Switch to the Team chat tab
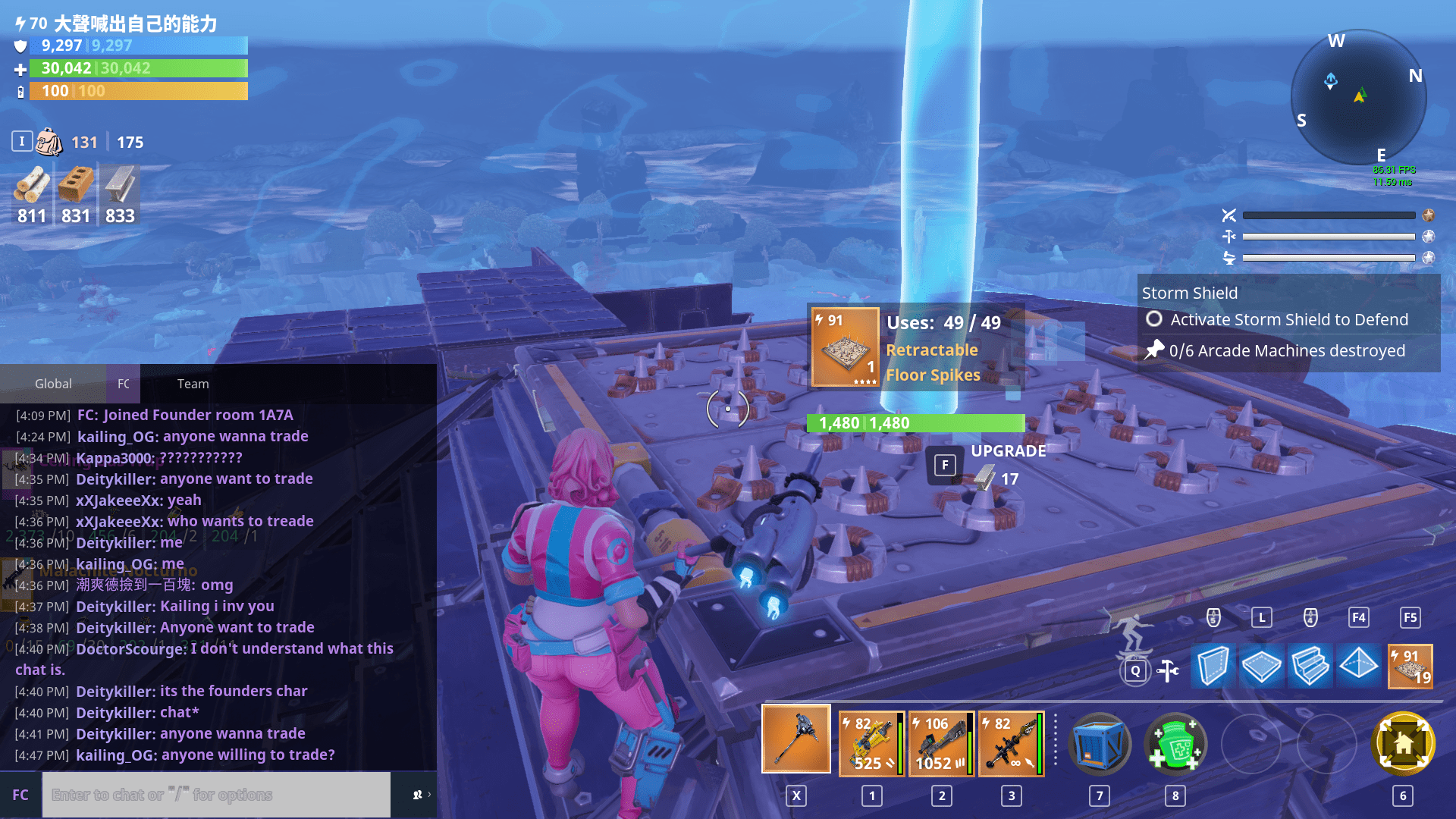1456x819 pixels. [x=193, y=384]
